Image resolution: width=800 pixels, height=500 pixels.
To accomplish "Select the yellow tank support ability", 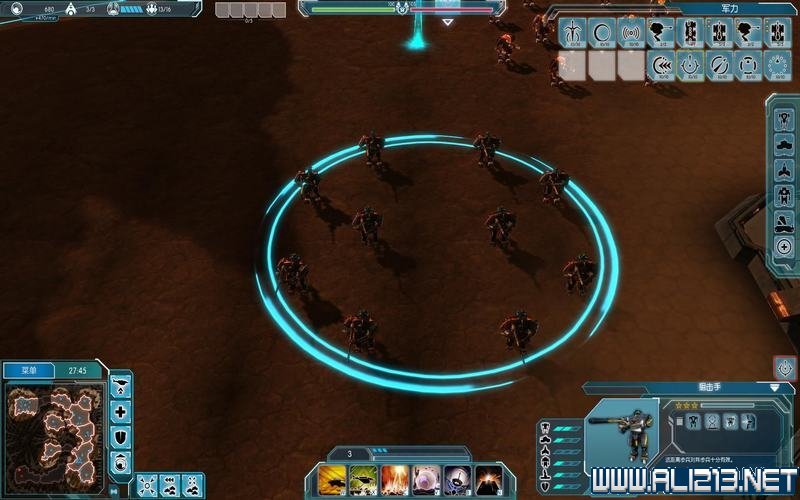I will [330, 479].
